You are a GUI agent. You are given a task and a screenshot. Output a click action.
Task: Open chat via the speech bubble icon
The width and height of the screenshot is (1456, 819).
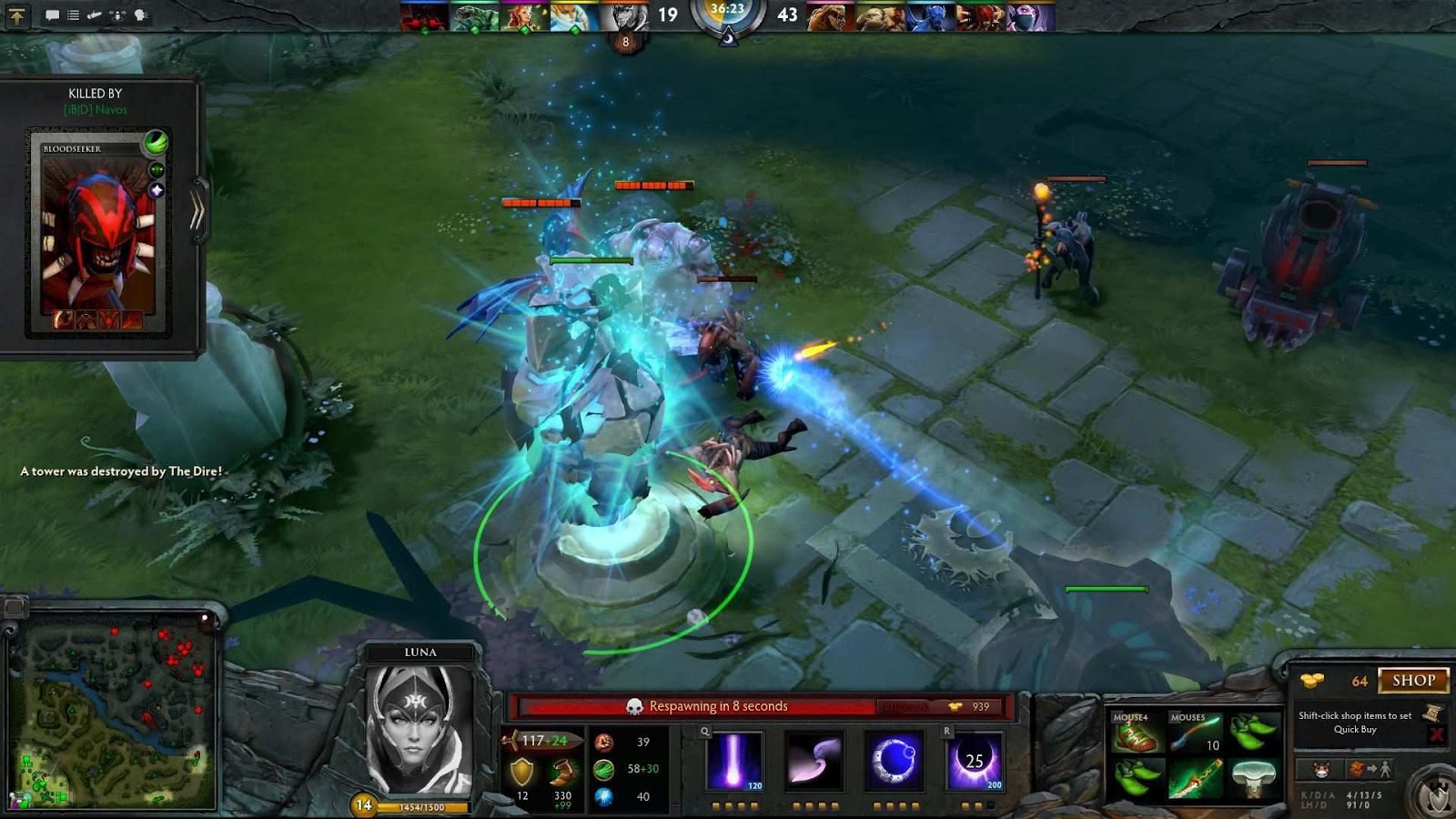[x=53, y=15]
